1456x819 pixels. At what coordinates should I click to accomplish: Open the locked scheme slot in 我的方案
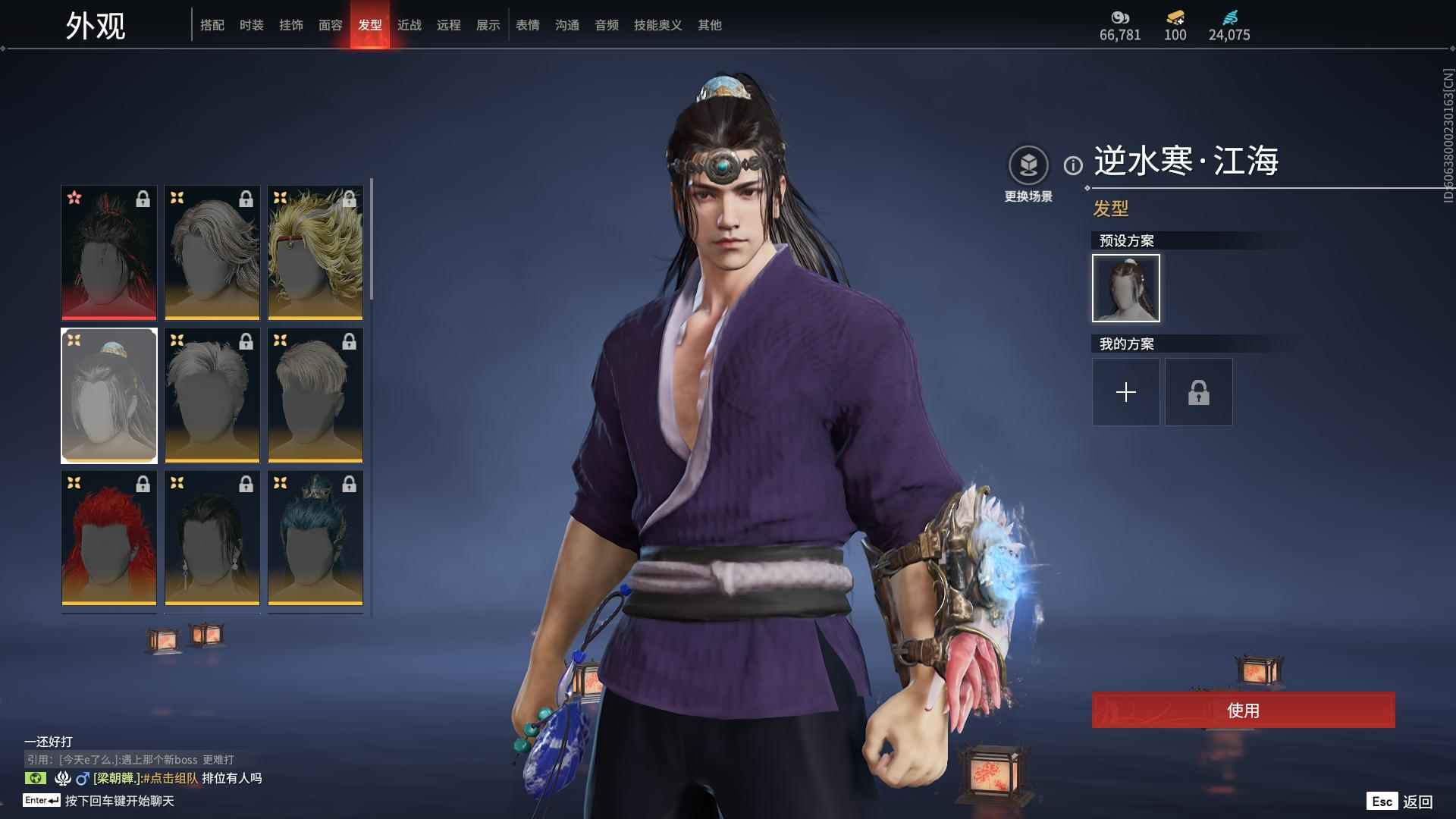[1198, 392]
